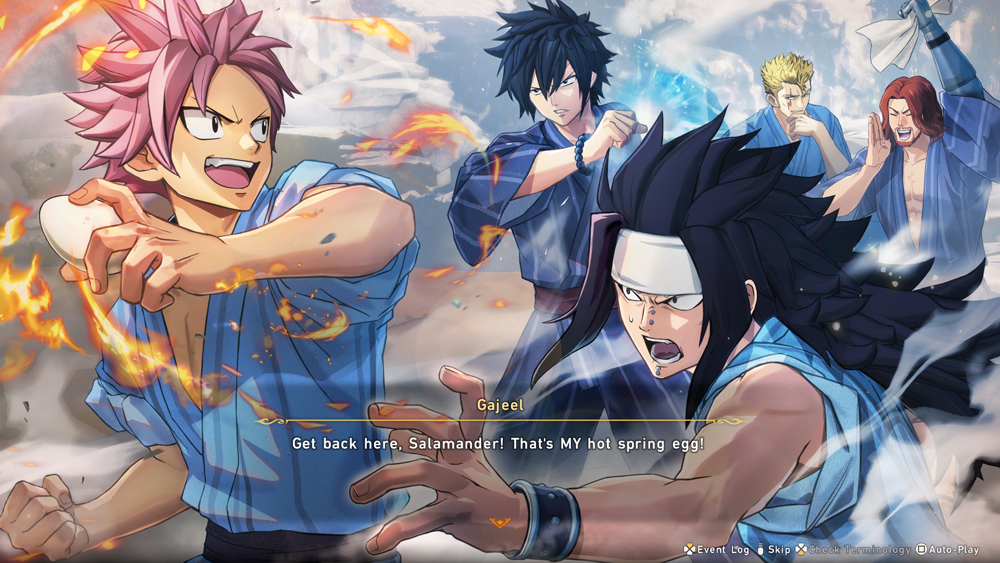The width and height of the screenshot is (1000, 563).
Task: Turn on Auto-Play for dialogue
Action: point(953,549)
